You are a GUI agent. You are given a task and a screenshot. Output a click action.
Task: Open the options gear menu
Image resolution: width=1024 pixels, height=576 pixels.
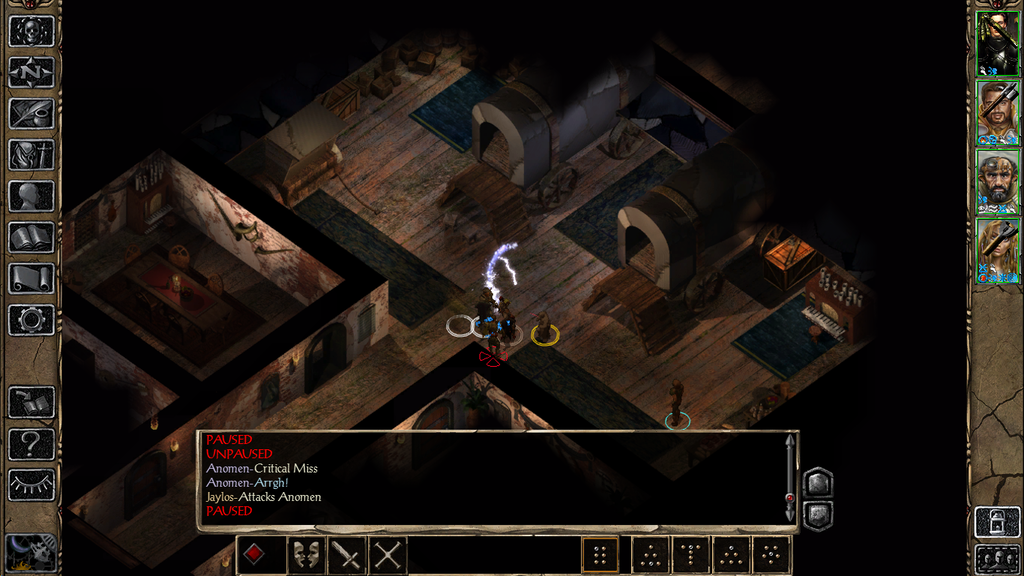tap(31, 319)
